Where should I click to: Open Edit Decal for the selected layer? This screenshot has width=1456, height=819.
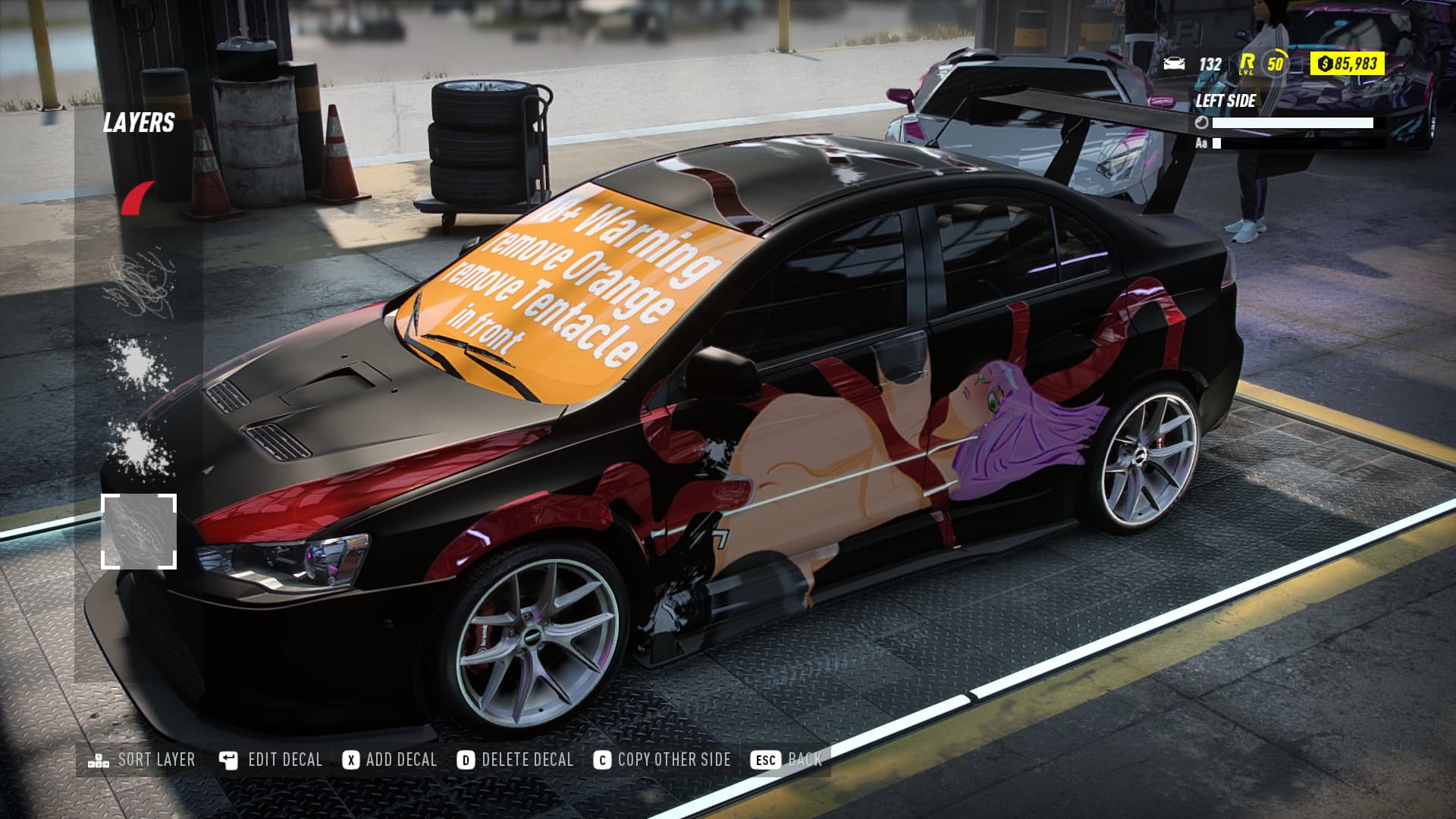click(271, 760)
